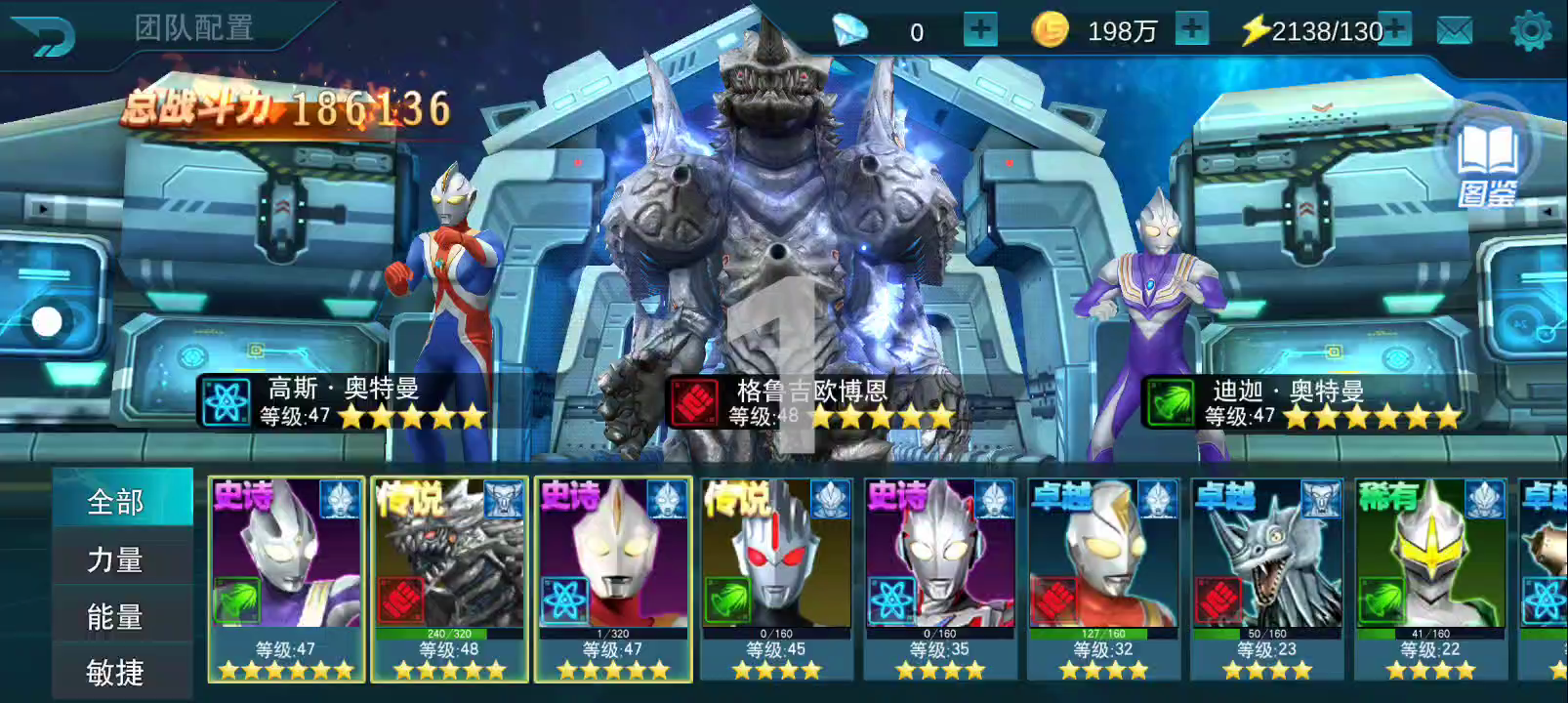The image size is (1568, 703).
Task: Switch to the 力量 filter tab
Action: tap(116, 559)
